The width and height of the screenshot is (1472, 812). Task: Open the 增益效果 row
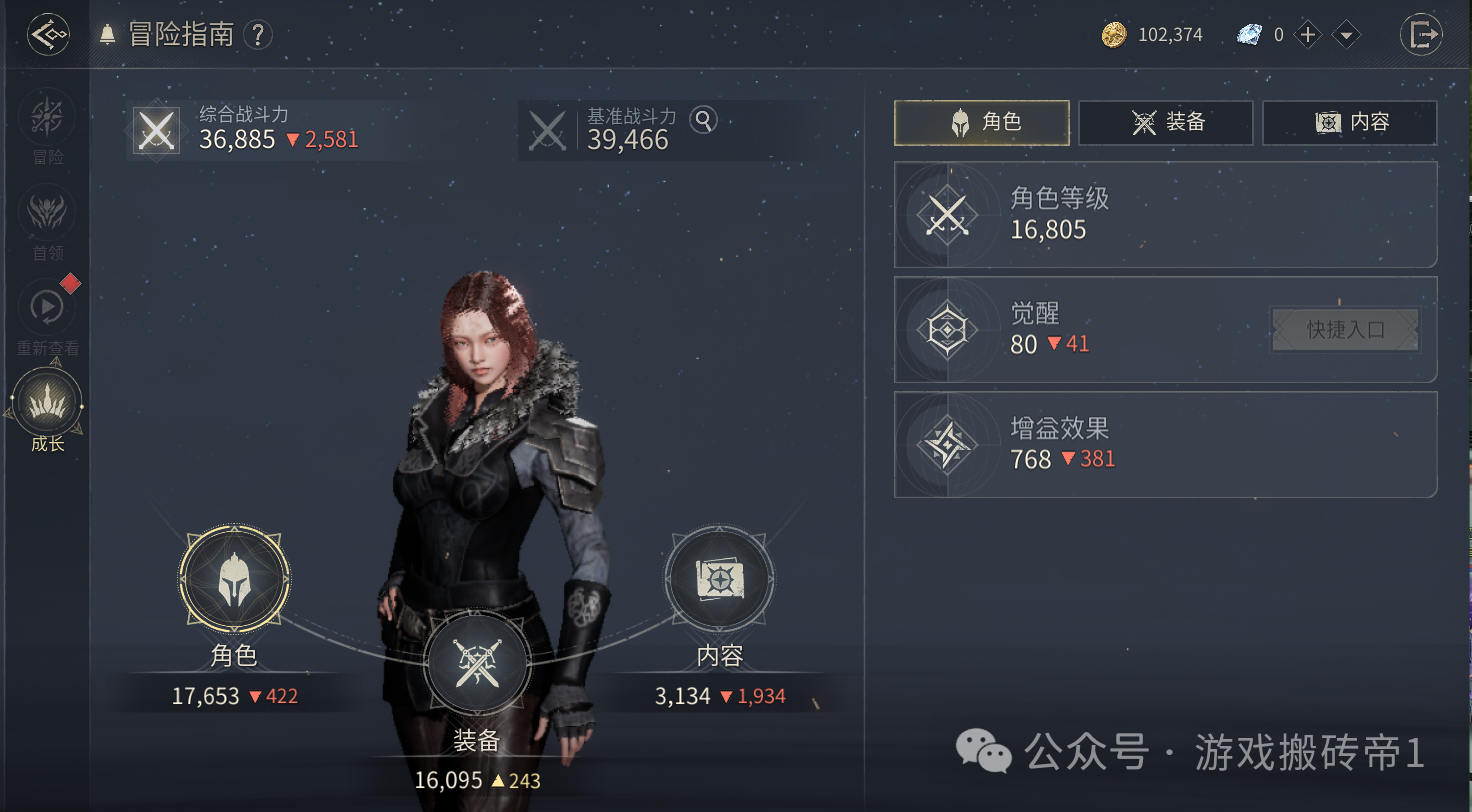[1165, 445]
